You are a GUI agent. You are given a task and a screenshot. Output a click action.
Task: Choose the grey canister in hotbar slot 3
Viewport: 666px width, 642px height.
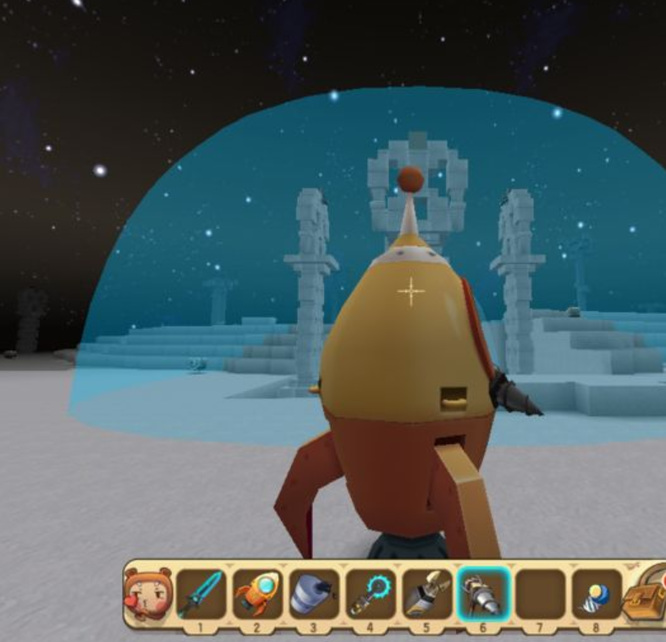click(x=313, y=592)
